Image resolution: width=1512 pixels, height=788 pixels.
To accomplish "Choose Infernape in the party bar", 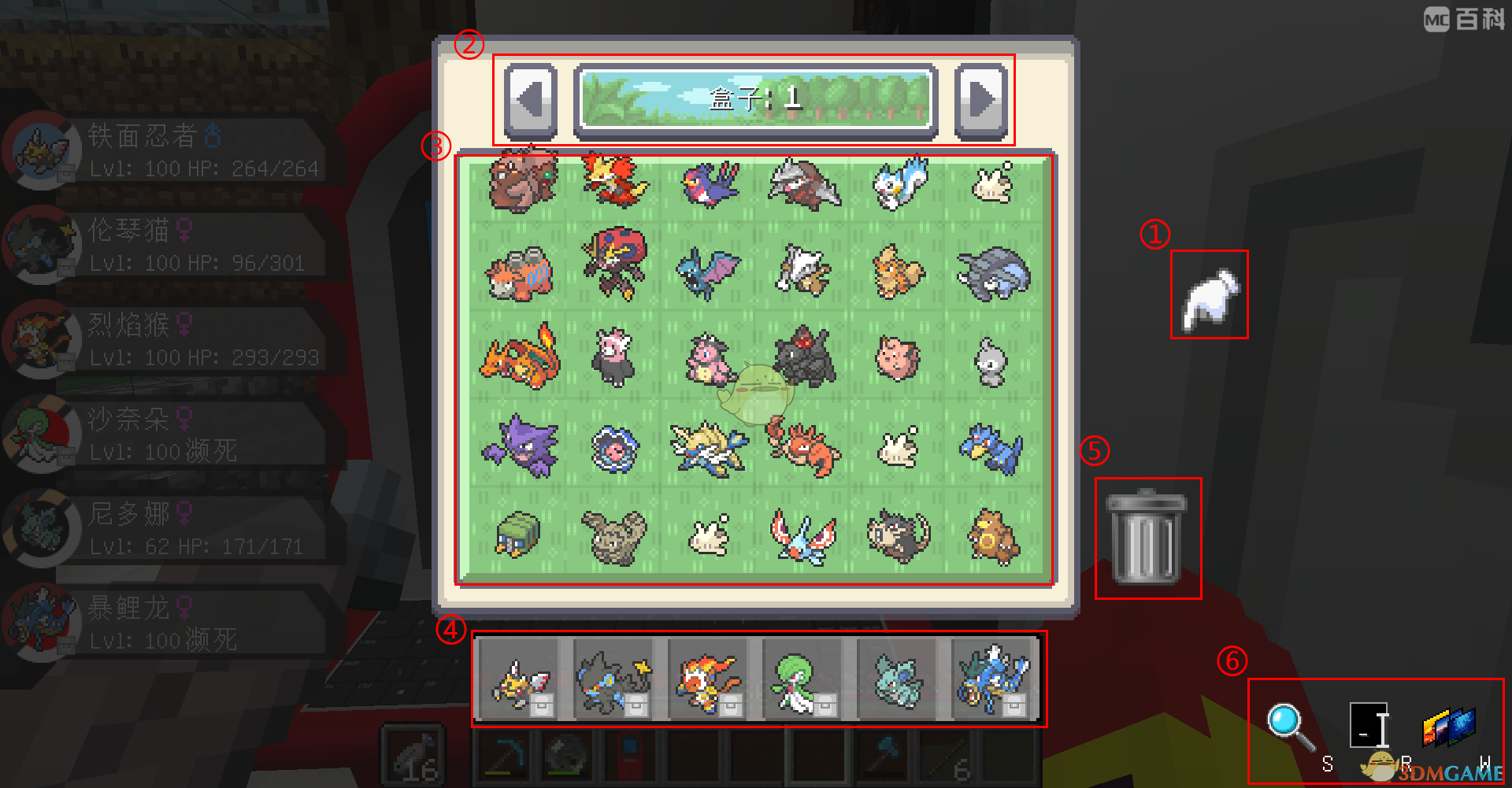I will pyautogui.click(x=707, y=680).
